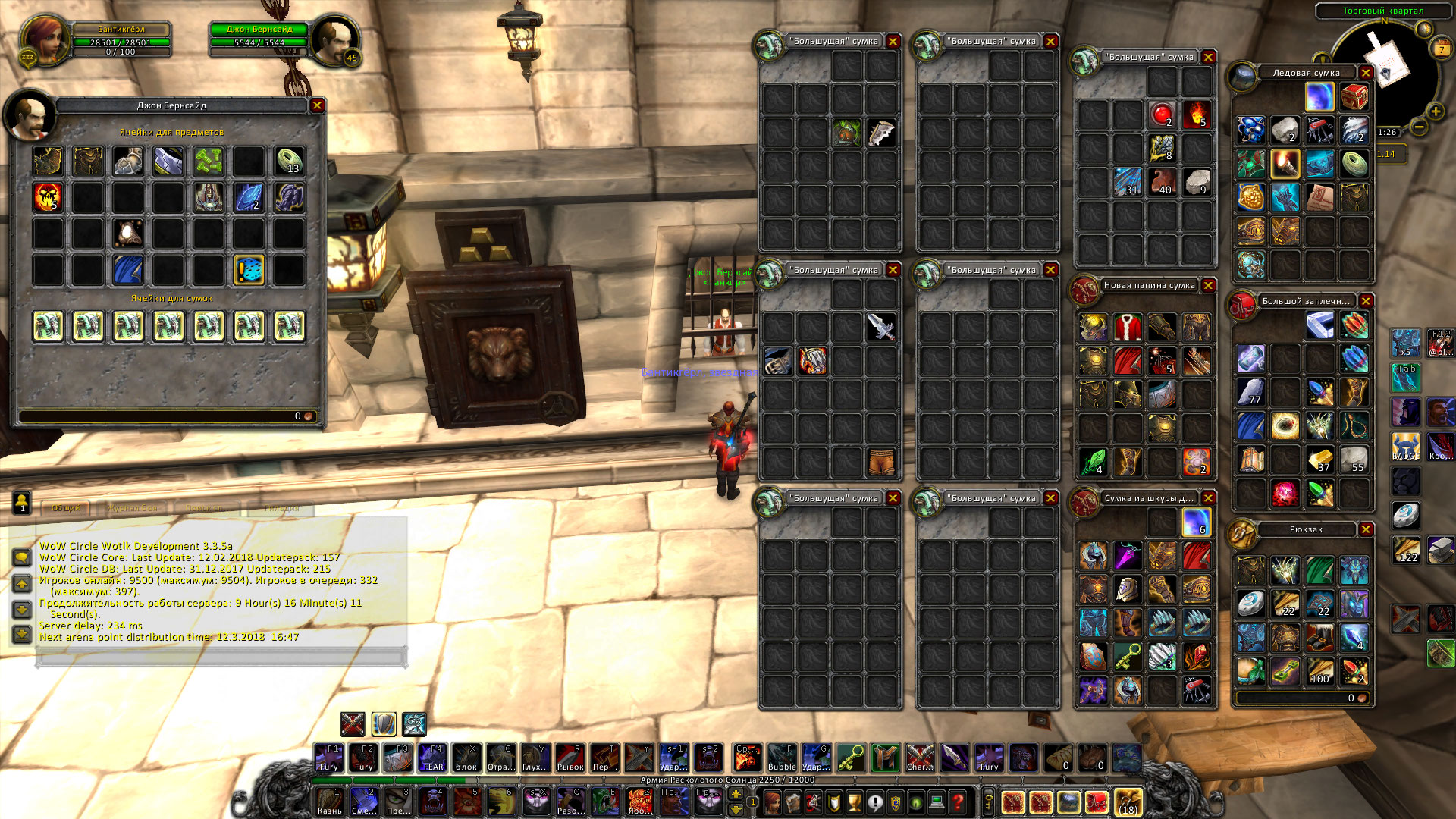Close the Ледовая сумка bag
Image resolution: width=1456 pixels, height=819 pixels.
[1366, 73]
